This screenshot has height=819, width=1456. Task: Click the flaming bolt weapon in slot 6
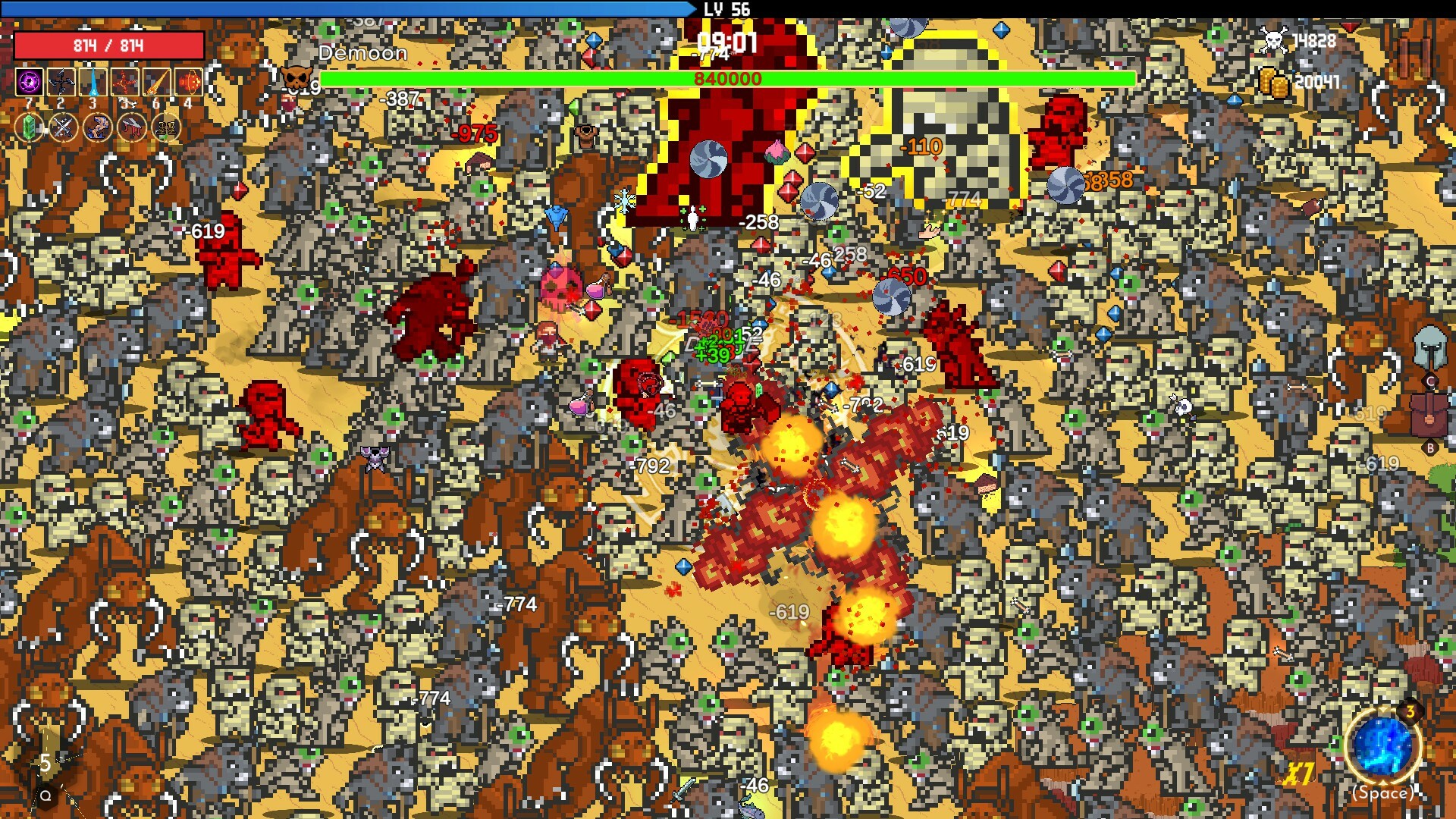pos(156,81)
